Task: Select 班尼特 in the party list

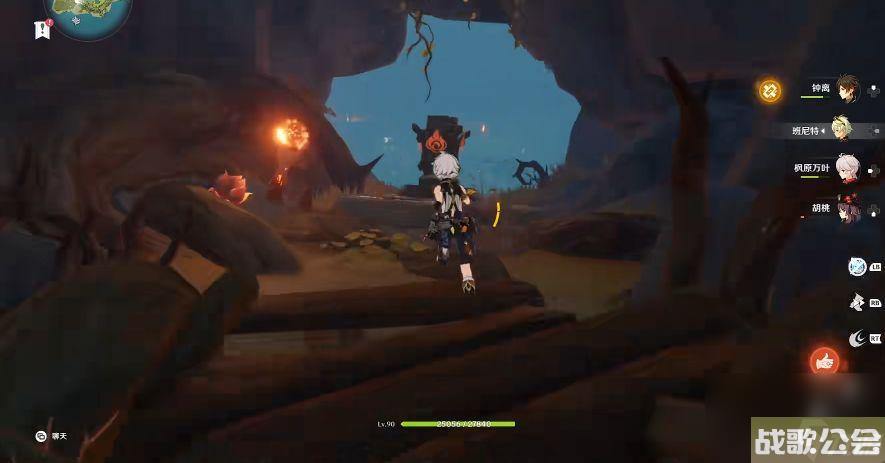Action: [846, 129]
